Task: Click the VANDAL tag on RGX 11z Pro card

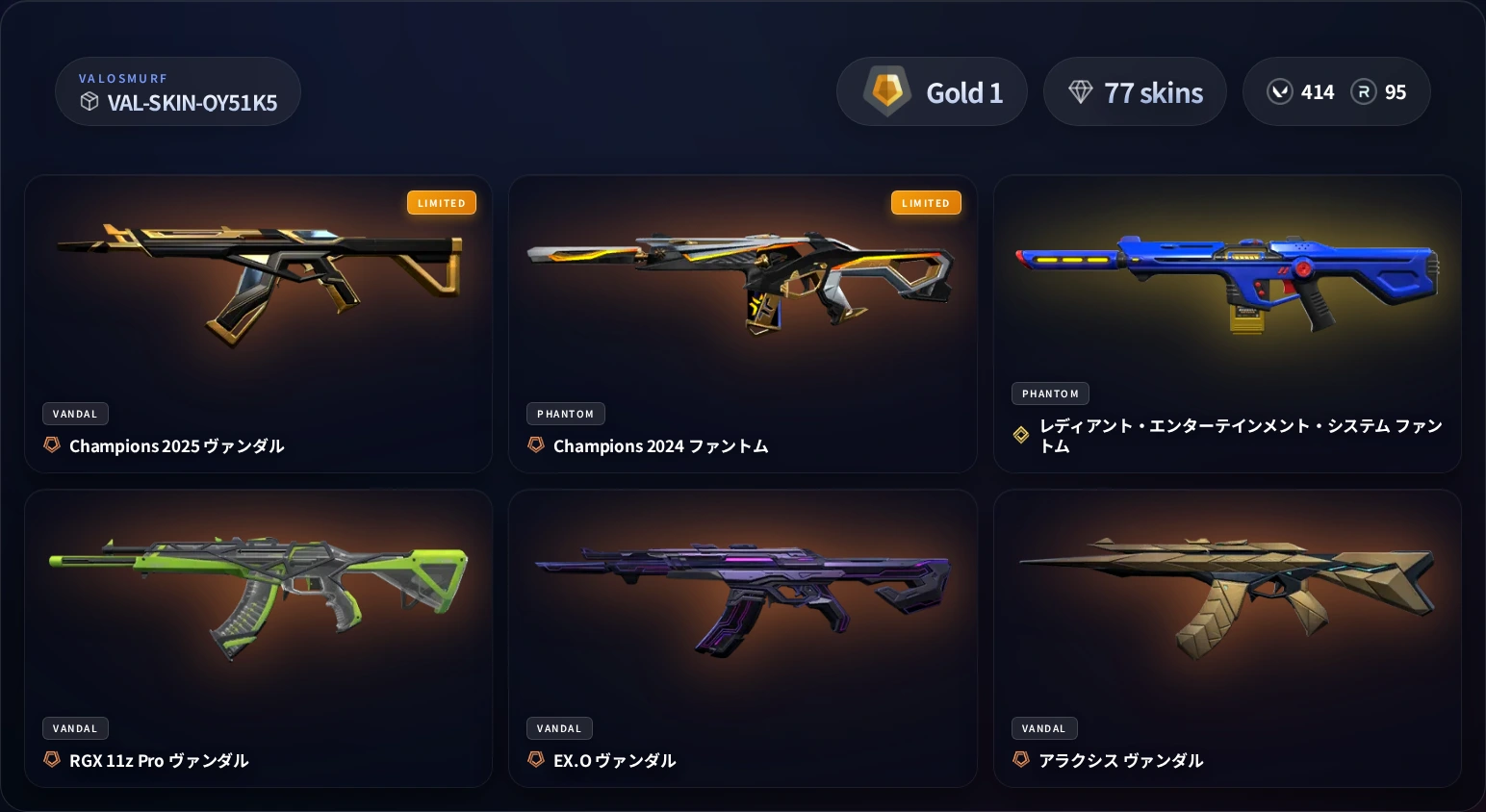Action: pyautogui.click(x=75, y=728)
